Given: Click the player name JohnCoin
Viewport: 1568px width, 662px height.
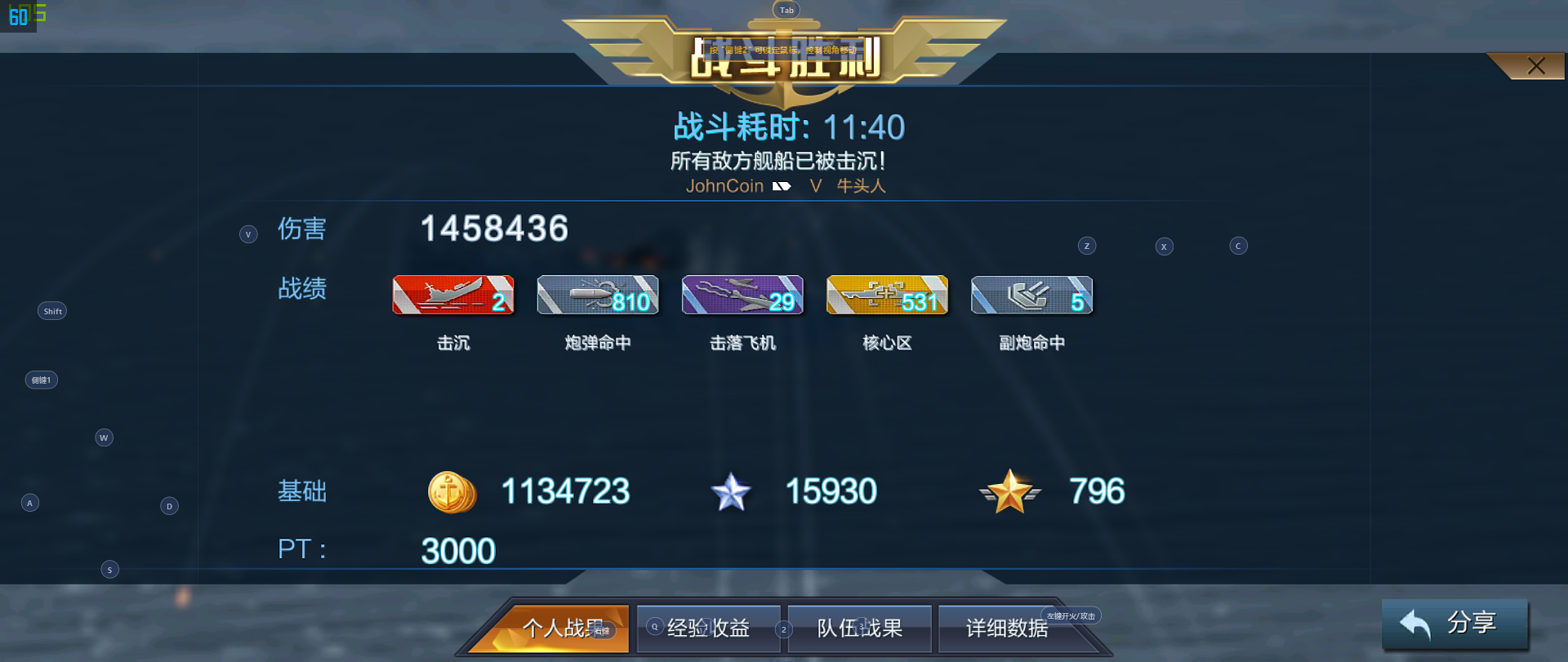Looking at the screenshot, I should pos(724,186).
